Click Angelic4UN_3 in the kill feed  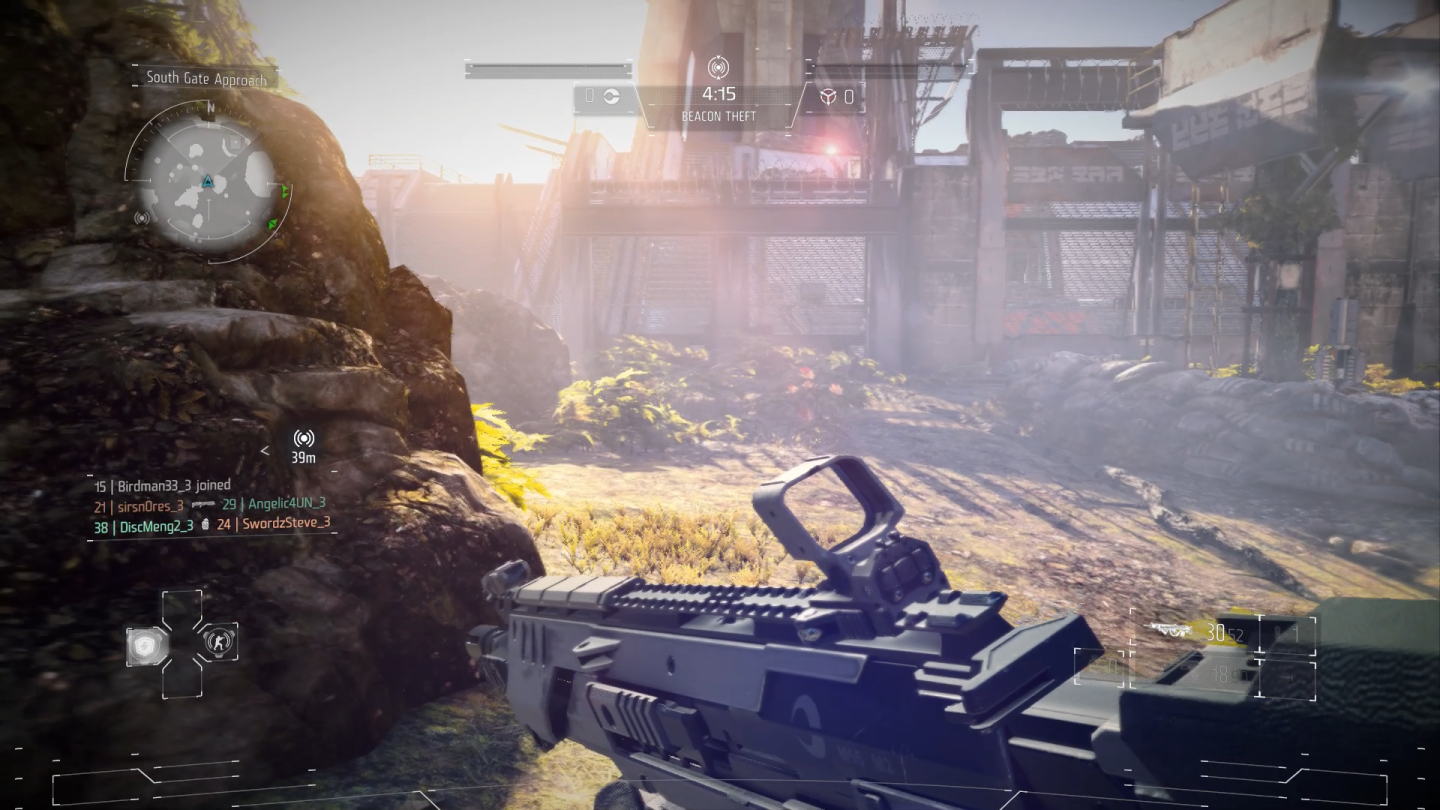[287, 504]
